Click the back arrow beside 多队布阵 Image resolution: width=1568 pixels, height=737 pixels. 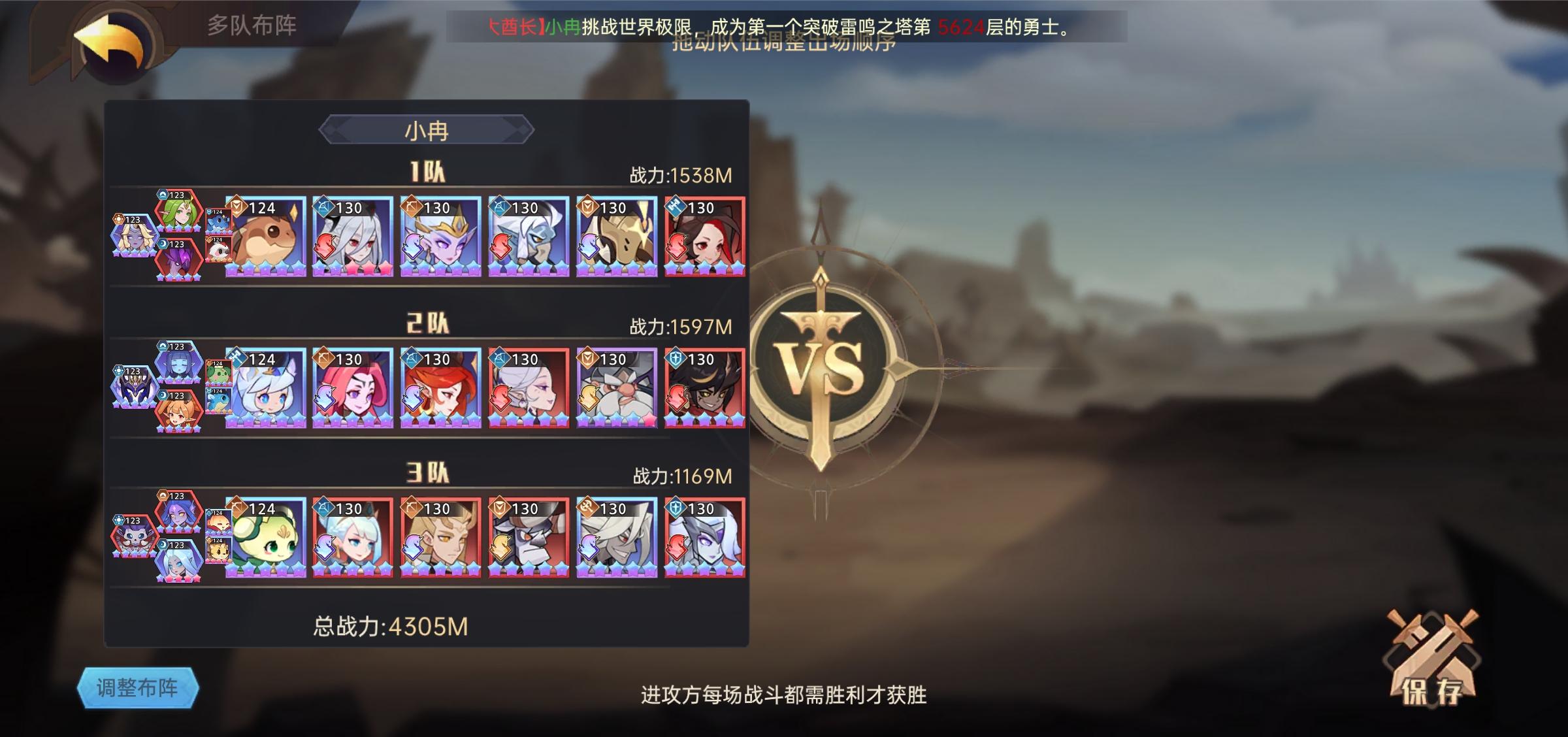pos(110,41)
